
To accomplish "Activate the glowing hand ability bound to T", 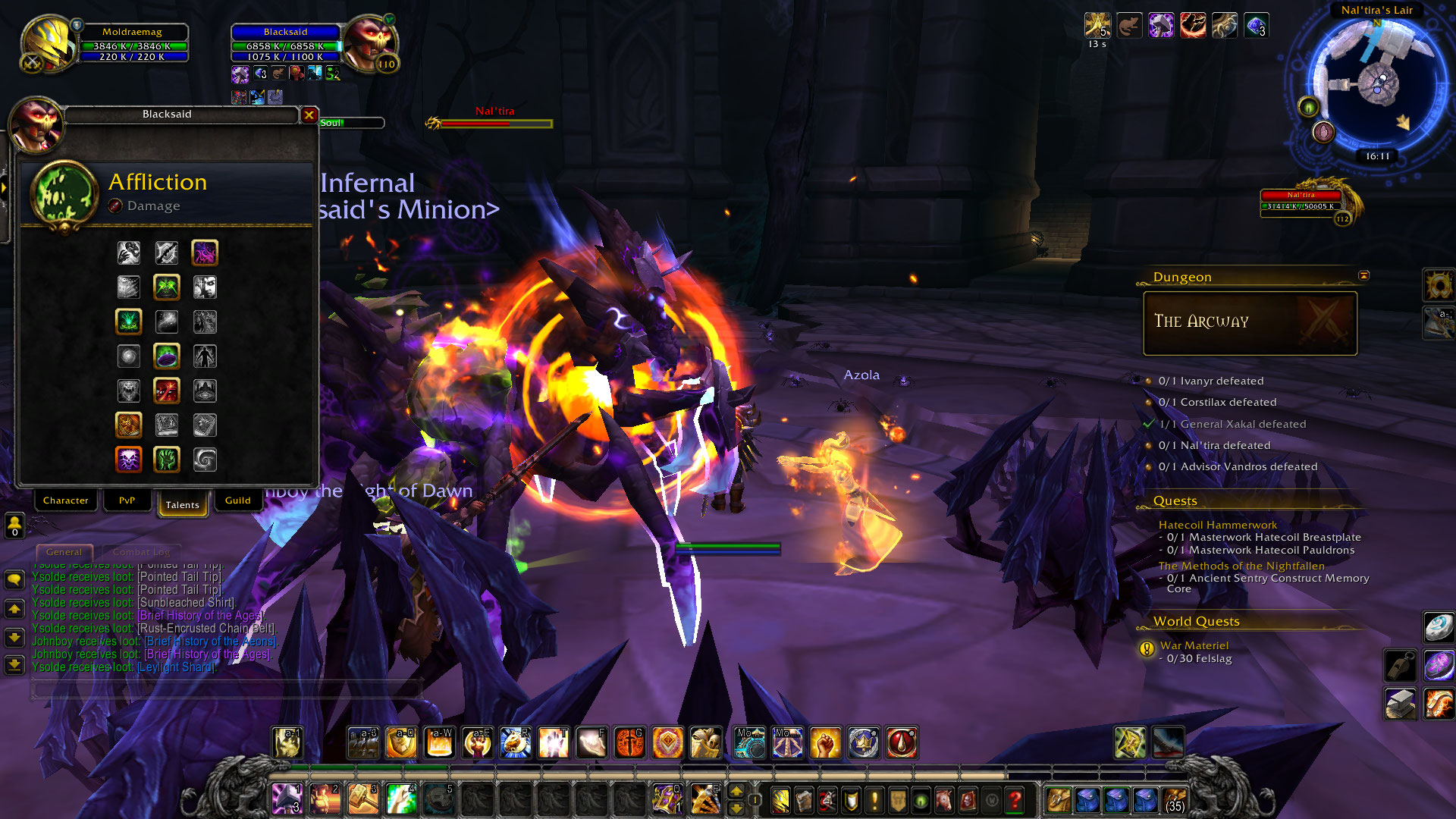I will click(x=554, y=743).
